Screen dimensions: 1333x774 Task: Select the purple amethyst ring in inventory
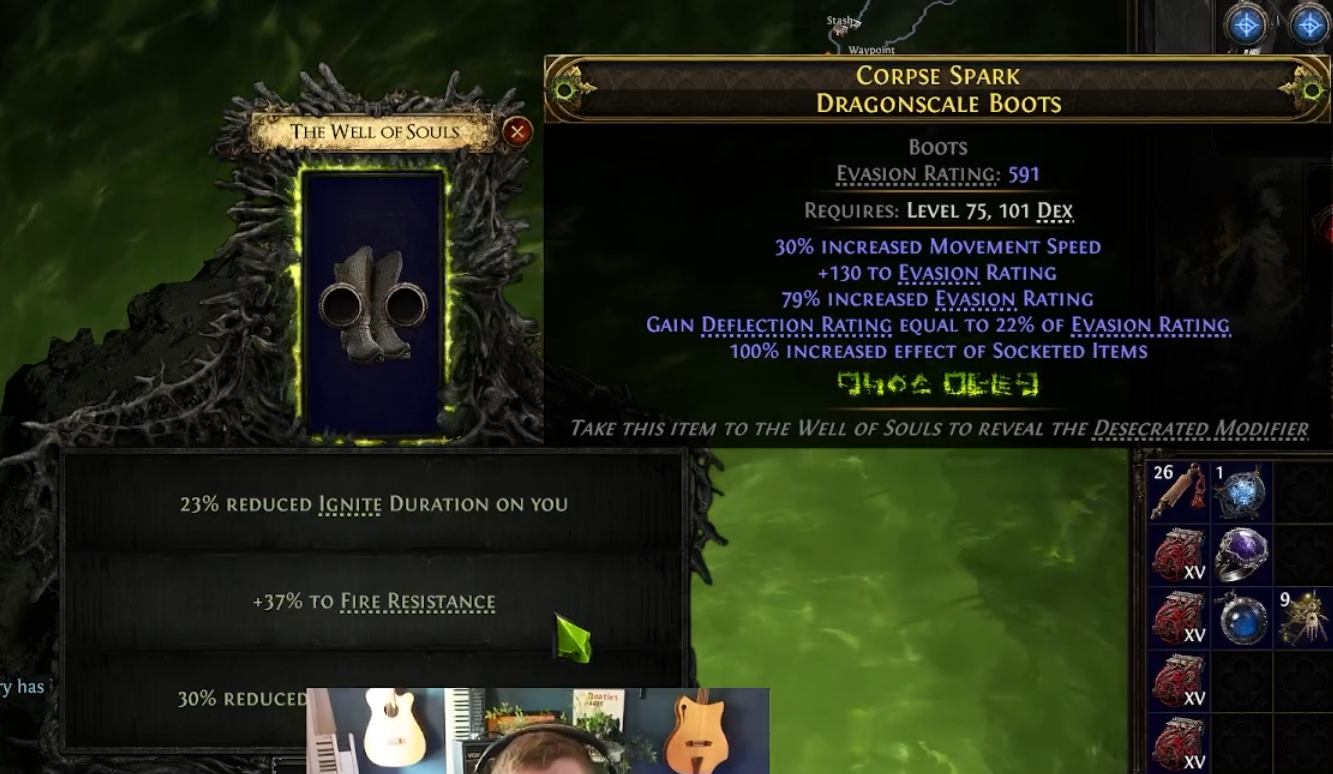click(1240, 554)
